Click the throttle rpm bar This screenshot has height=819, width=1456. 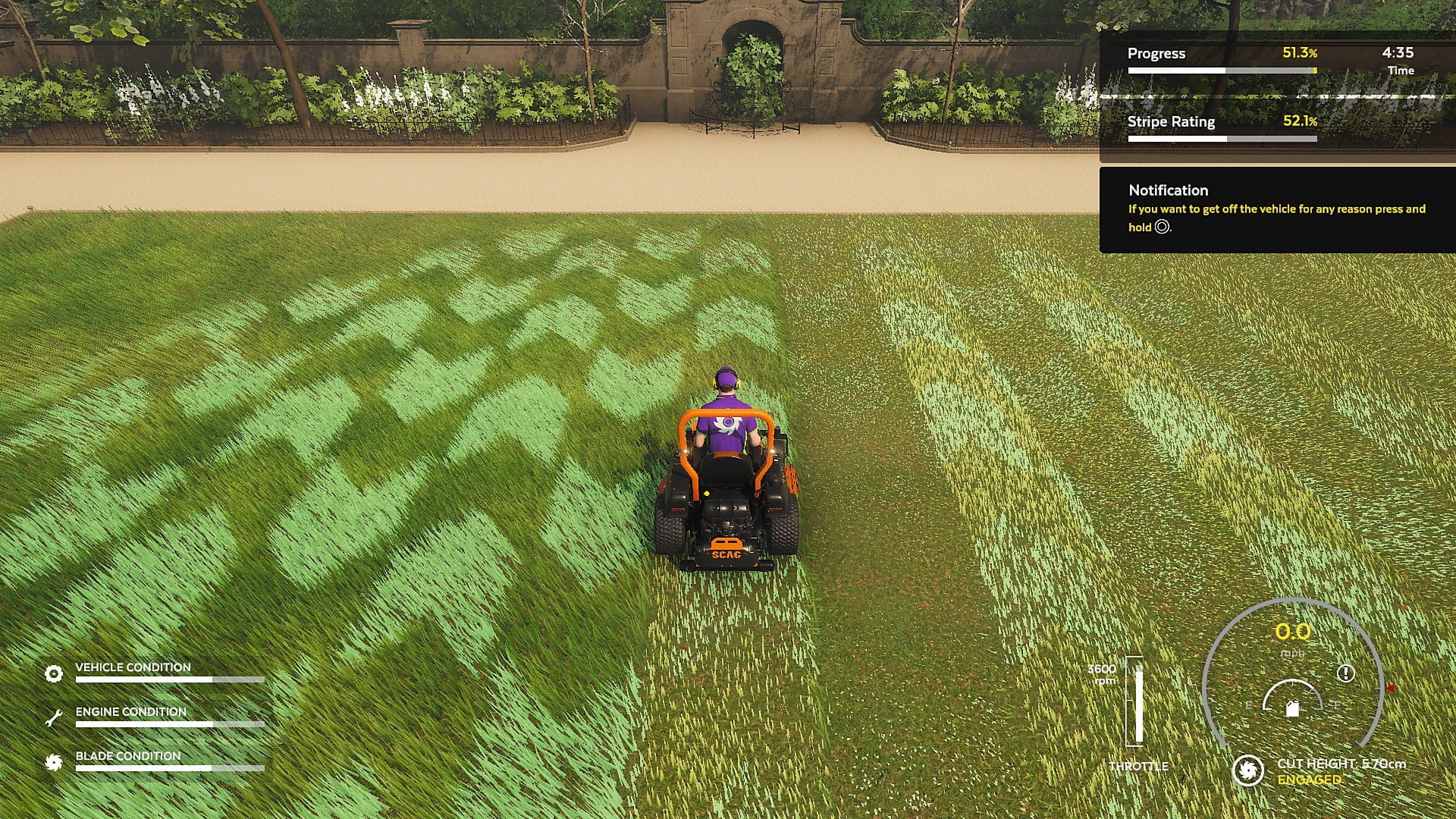1137,702
